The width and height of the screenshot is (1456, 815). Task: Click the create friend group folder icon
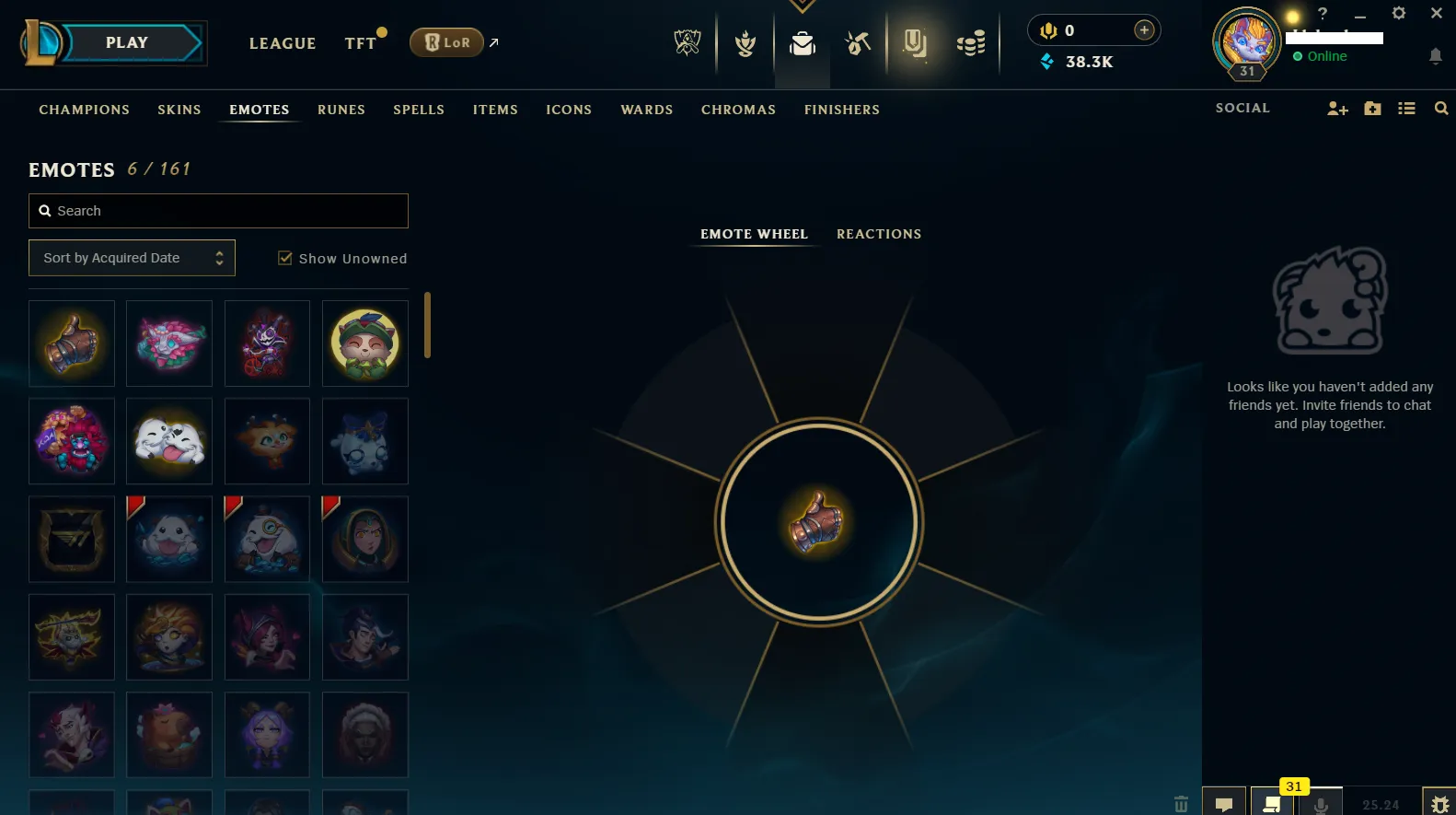1372,108
